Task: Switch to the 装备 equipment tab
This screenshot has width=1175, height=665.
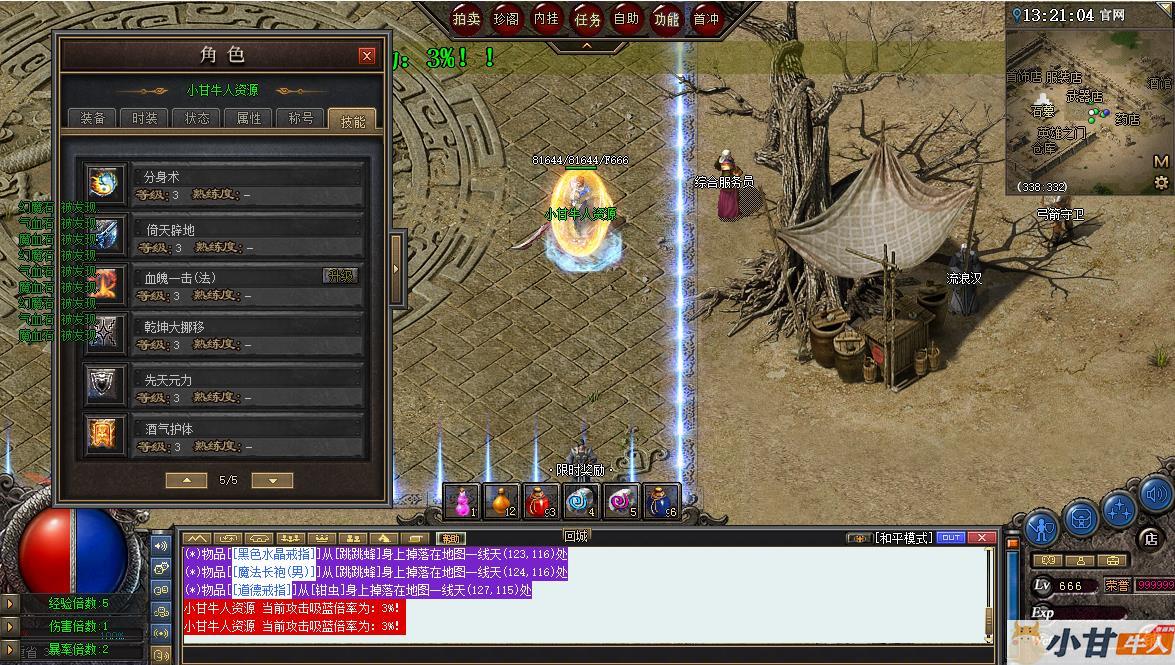Action: click(x=93, y=118)
